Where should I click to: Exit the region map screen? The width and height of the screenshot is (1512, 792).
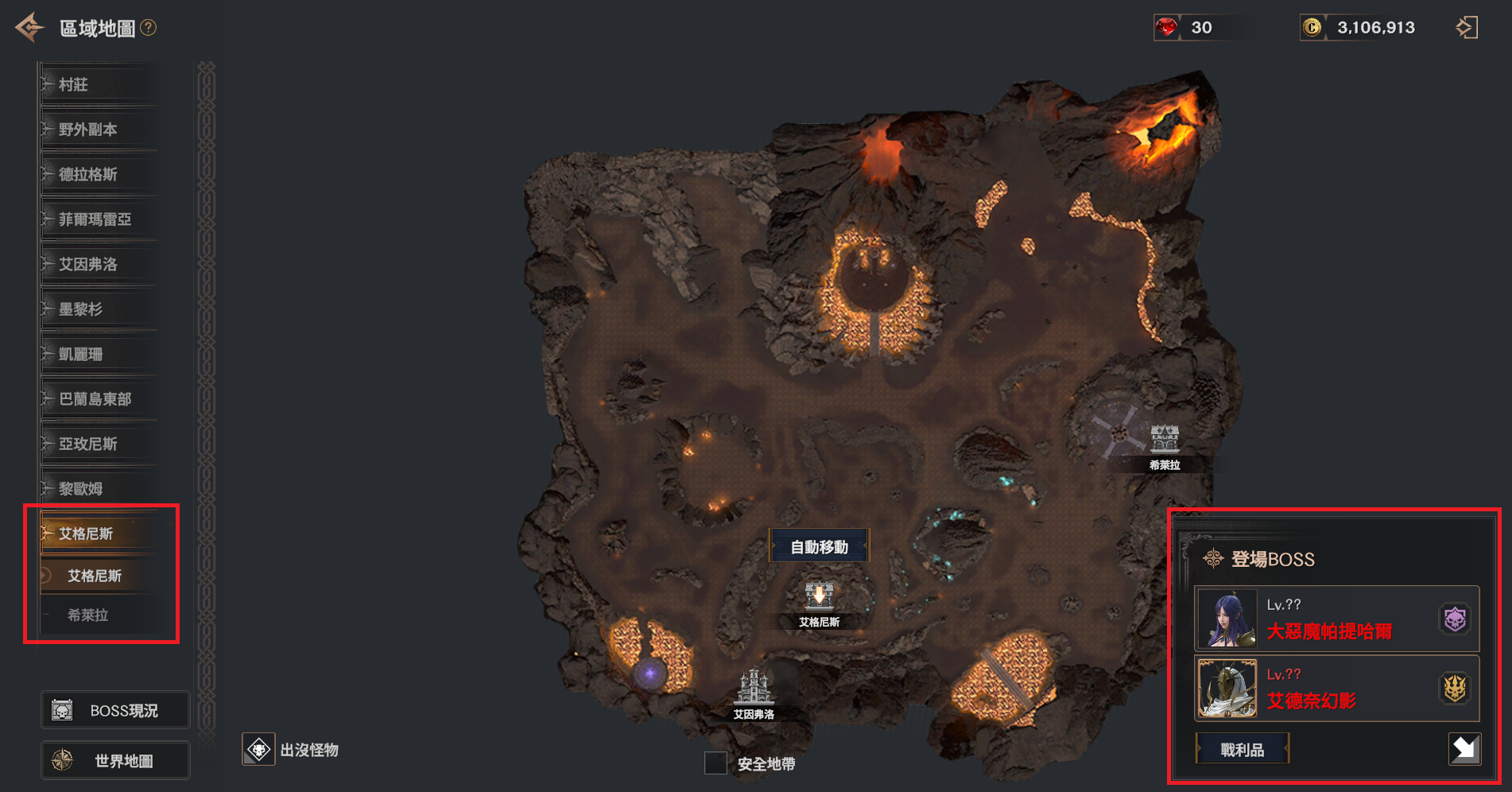pyautogui.click(x=1467, y=28)
